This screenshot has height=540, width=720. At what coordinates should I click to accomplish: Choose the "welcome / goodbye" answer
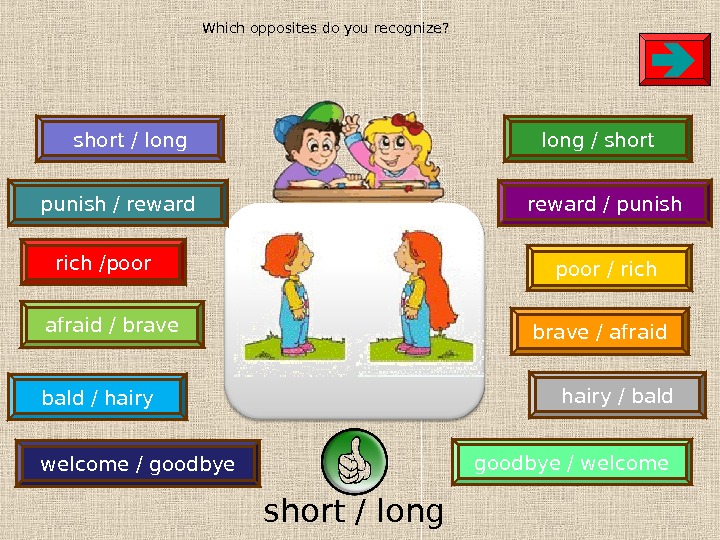click(138, 464)
